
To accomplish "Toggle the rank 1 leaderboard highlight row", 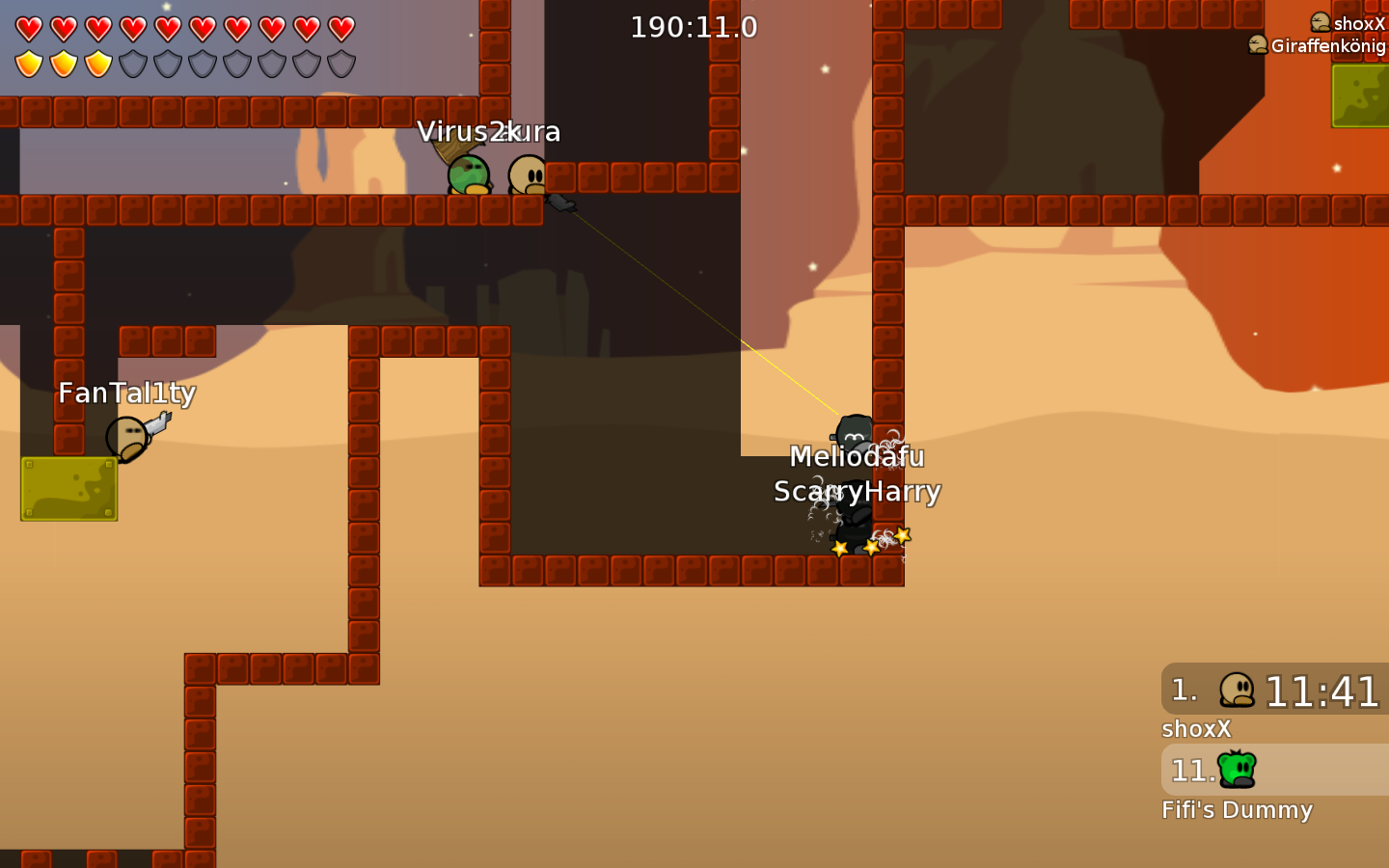I will tap(1273, 691).
